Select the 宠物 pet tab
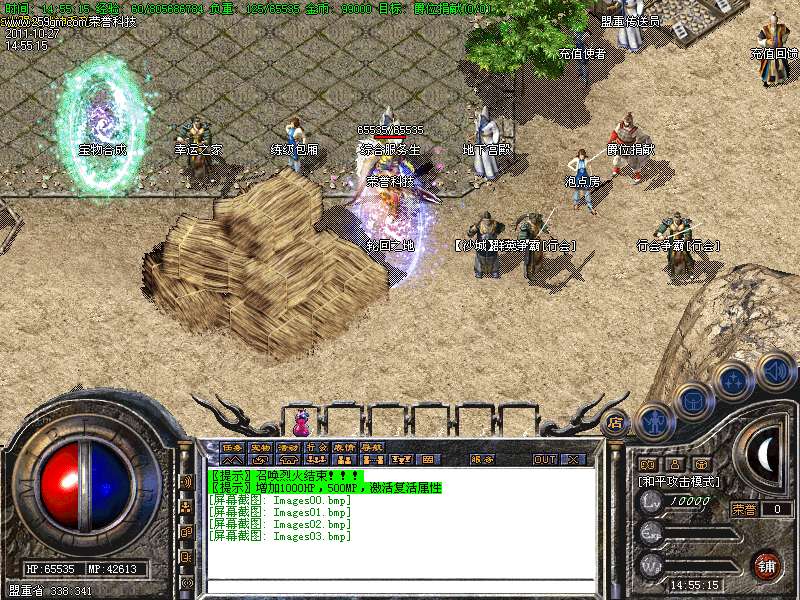The width and height of the screenshot is (800, 600). pos(260,447)
